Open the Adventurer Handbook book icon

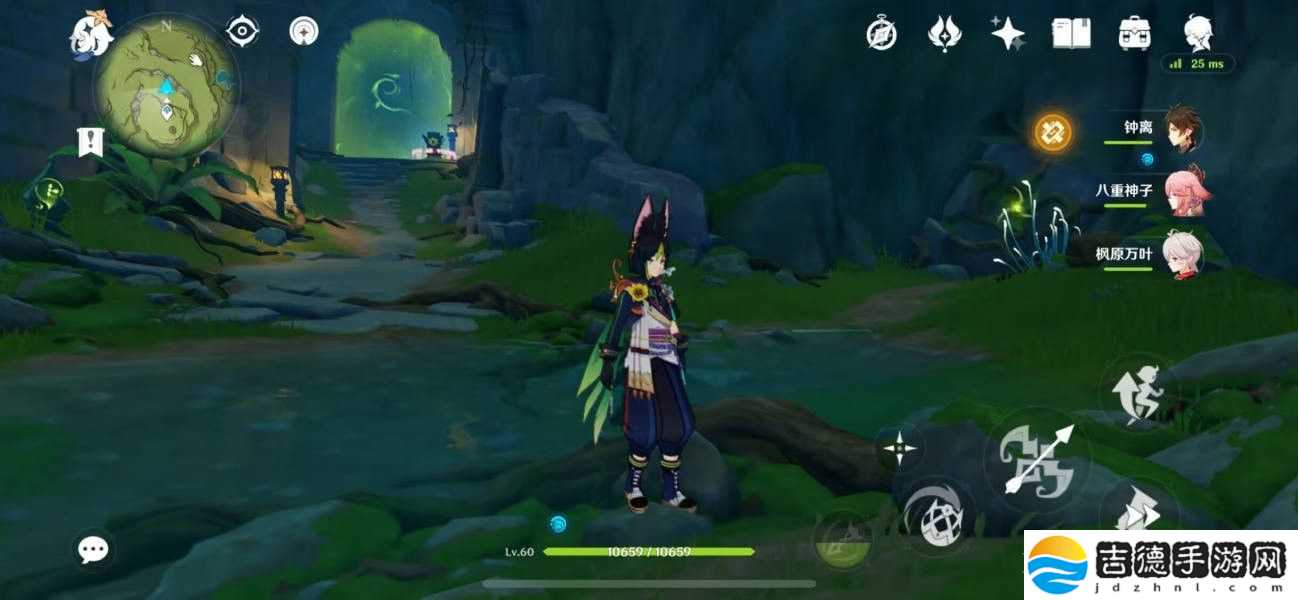(1071, 34)
